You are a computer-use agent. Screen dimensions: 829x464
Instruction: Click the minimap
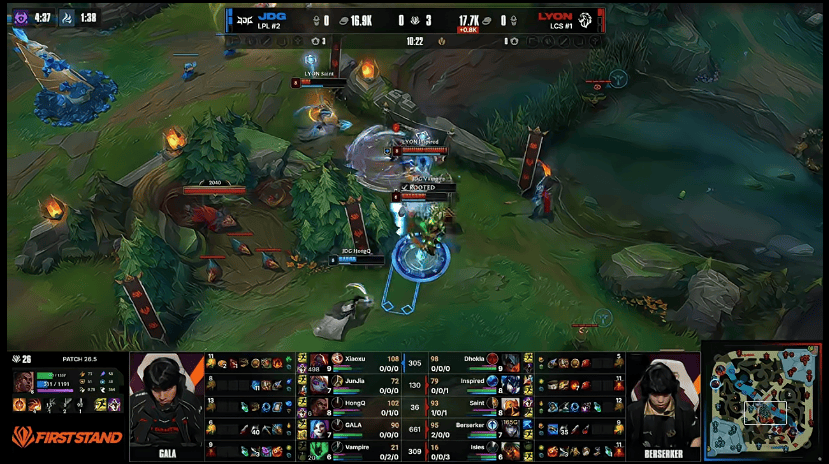pos(765,403)
